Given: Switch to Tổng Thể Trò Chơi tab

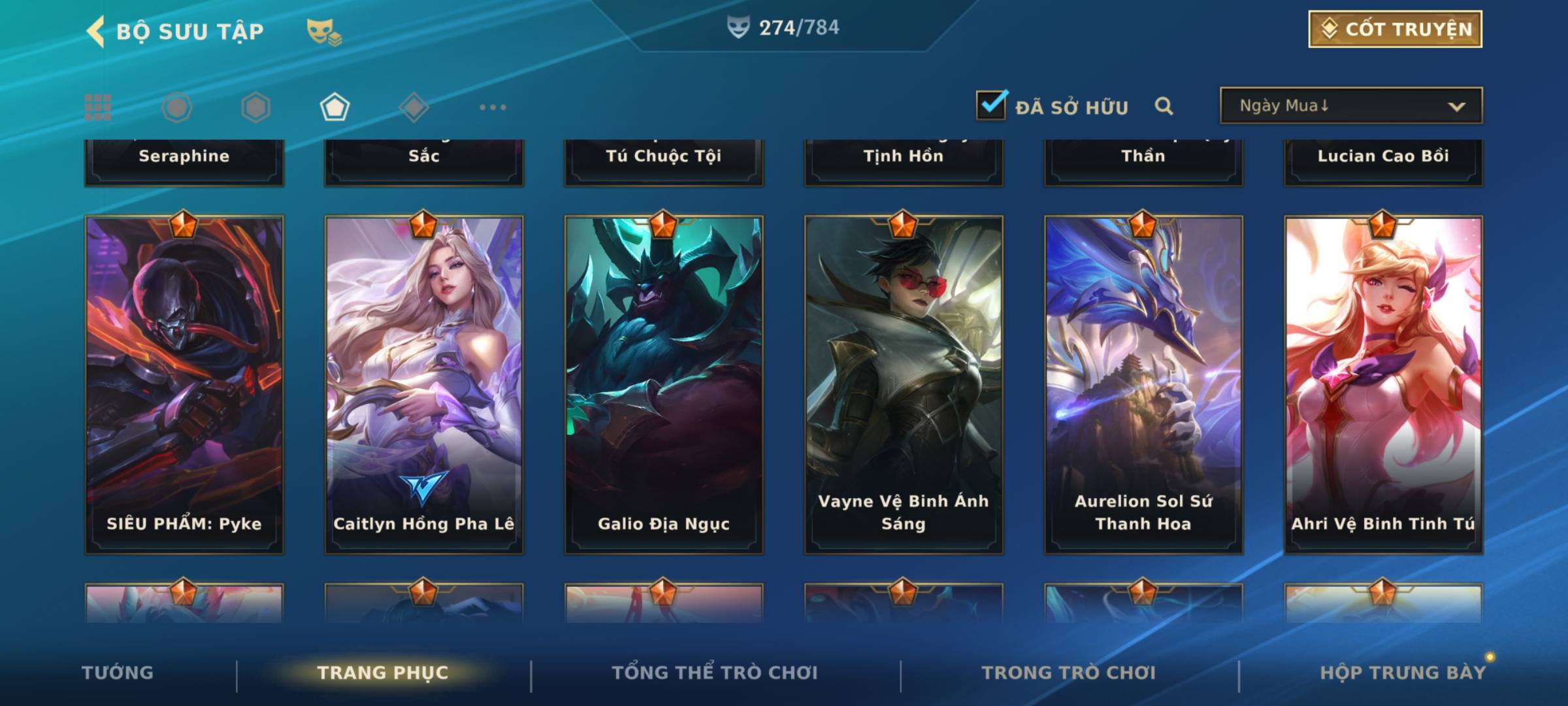Looking at the screenshot, I should (x=715, y=673).
